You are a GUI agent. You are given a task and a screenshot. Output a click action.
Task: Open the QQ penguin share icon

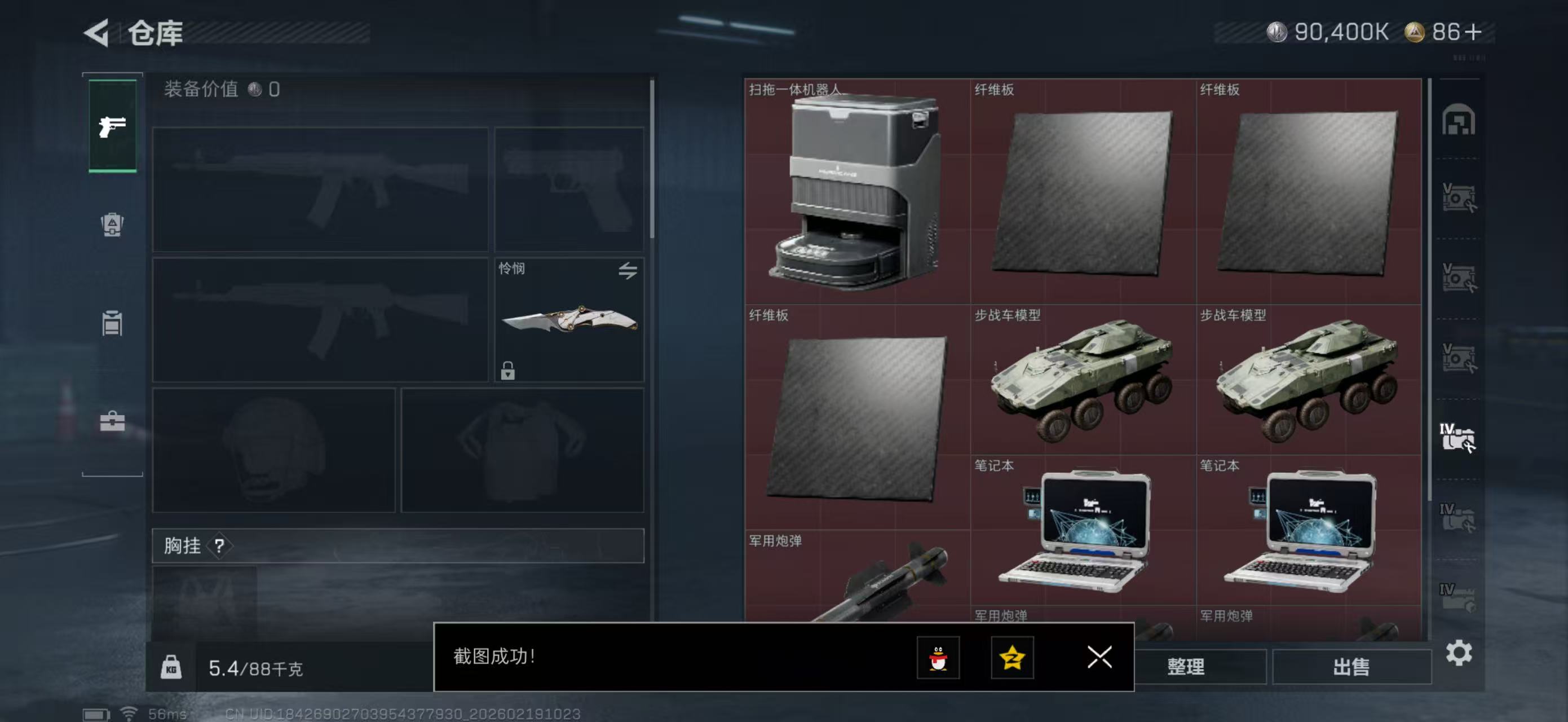pos(938,658)
